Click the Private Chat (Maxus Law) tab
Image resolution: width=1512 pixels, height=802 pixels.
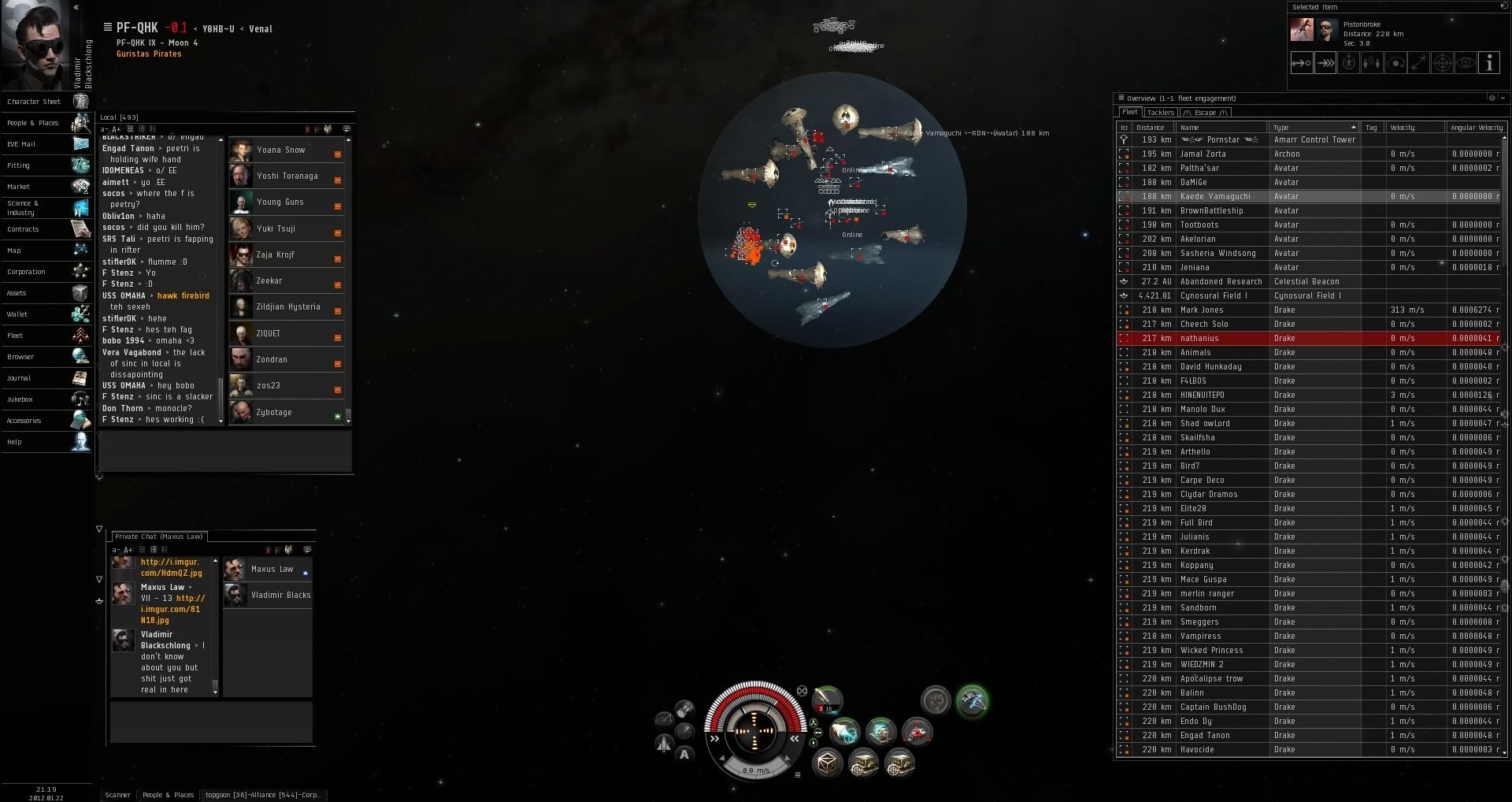coord(158,537)
